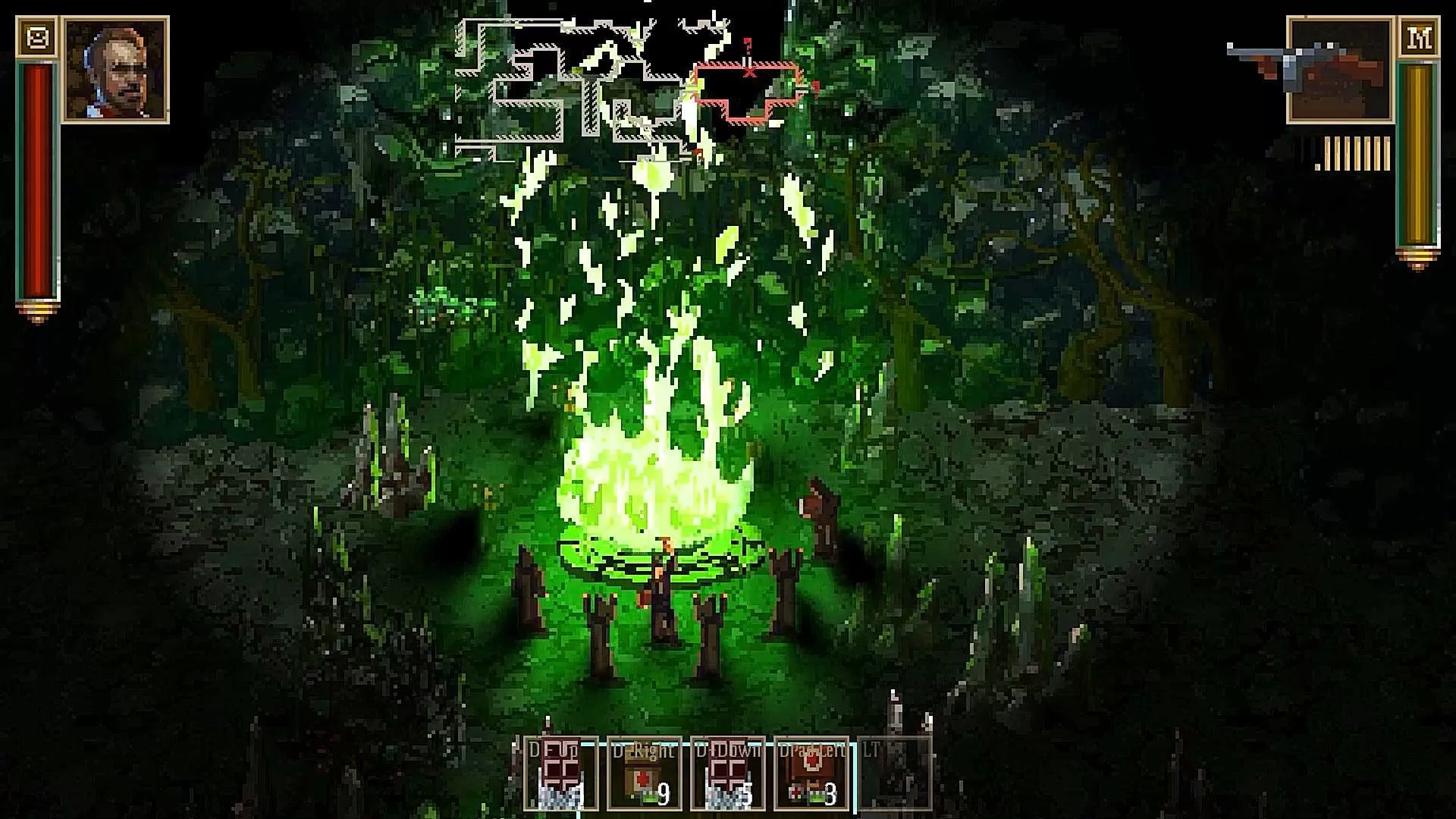The image size is (1456, 819).
Task: Use the D-Right hotbar item with count 9
Action: (x=644, y=773)
